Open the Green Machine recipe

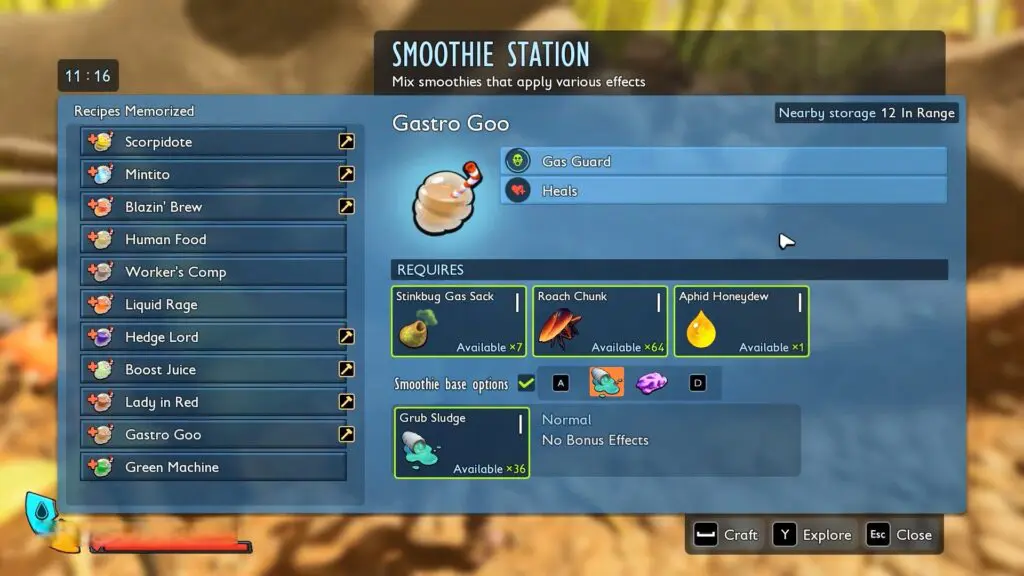[213, 467]
